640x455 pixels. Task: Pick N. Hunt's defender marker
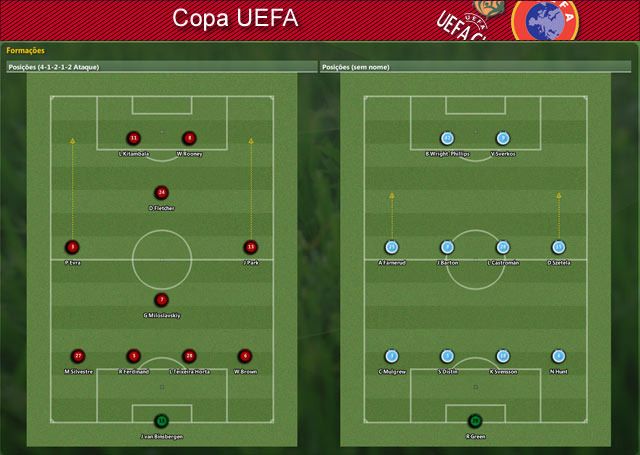click(558, 355)
